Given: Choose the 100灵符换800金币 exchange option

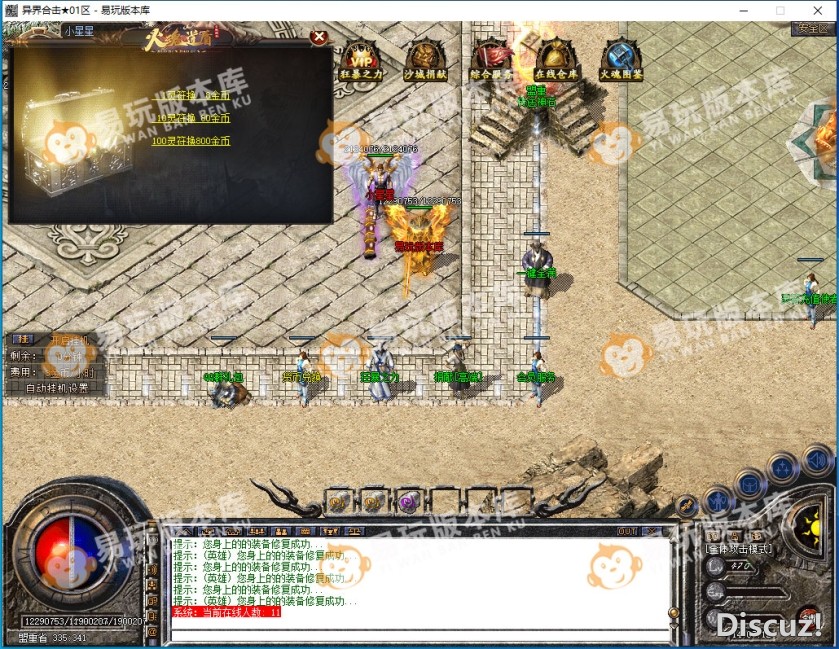Looking at the screenshot, I should 190,141.
